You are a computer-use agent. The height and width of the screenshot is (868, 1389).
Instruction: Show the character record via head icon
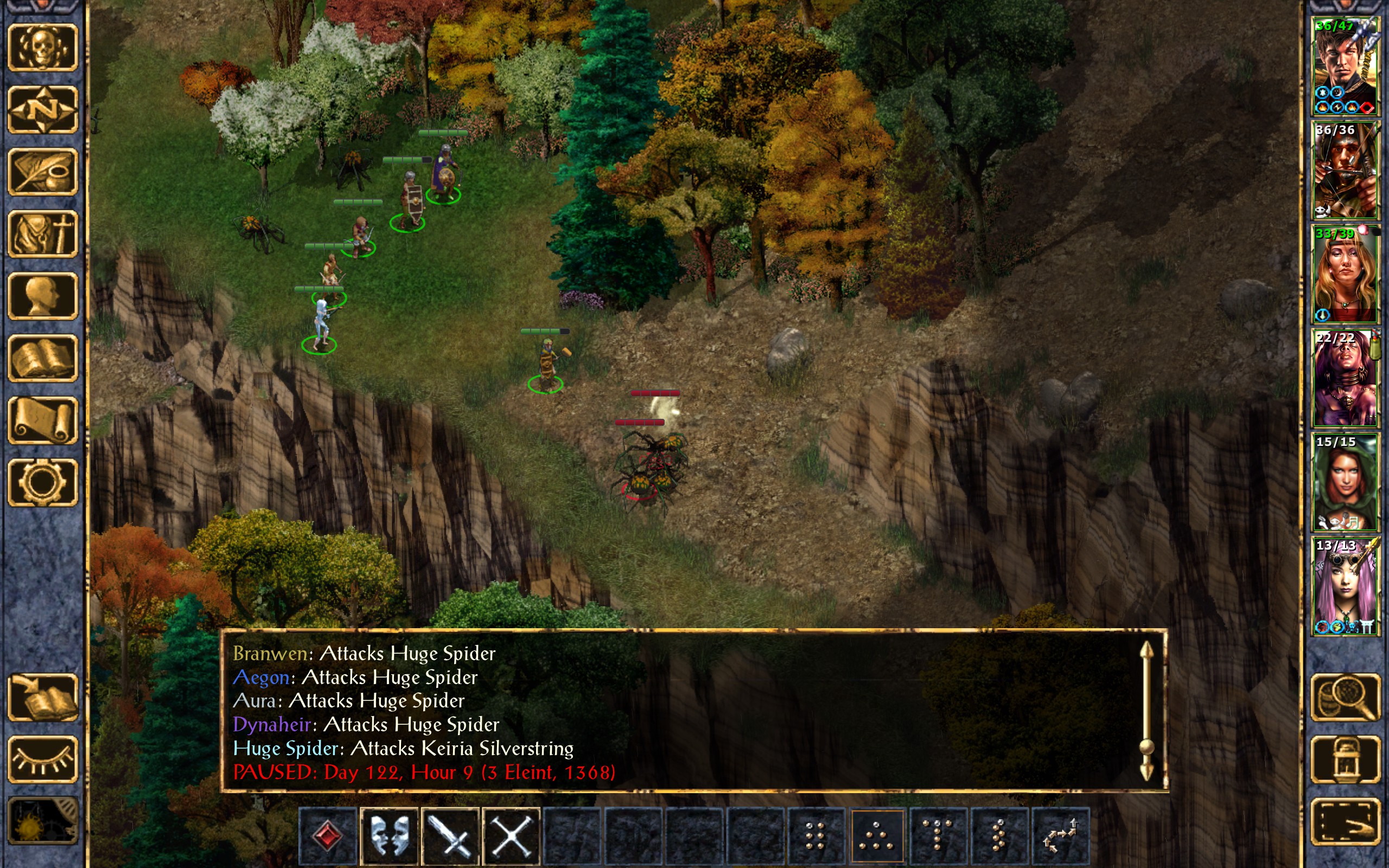42,296
